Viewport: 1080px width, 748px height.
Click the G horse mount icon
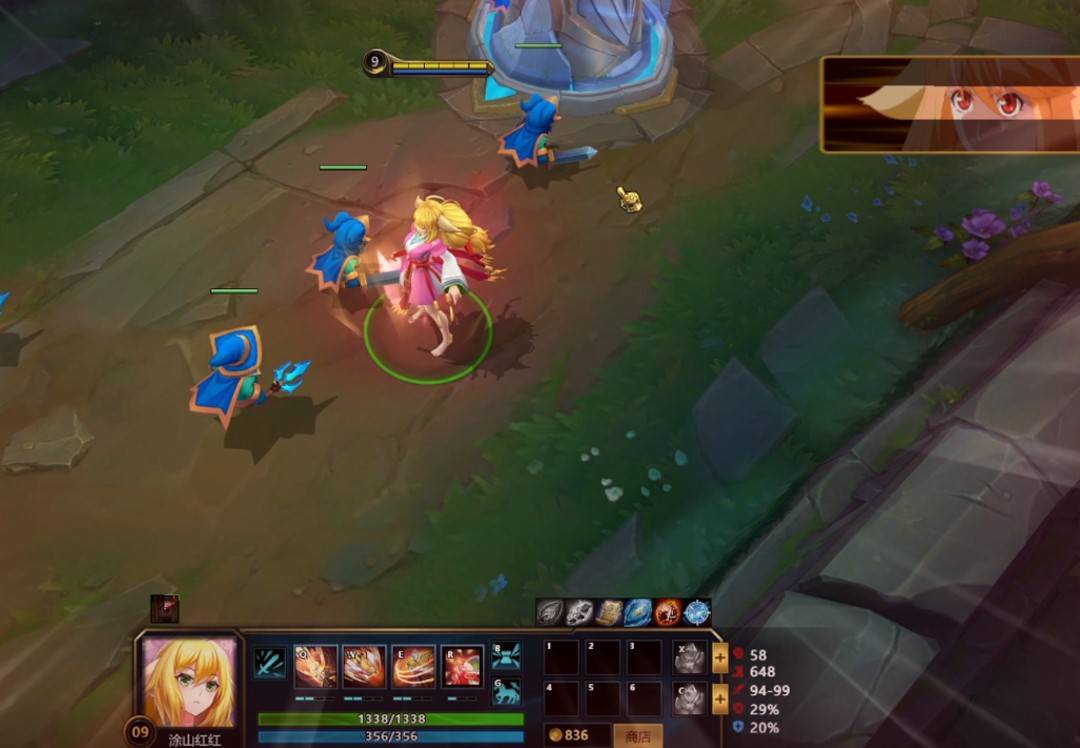click(506, 691)
